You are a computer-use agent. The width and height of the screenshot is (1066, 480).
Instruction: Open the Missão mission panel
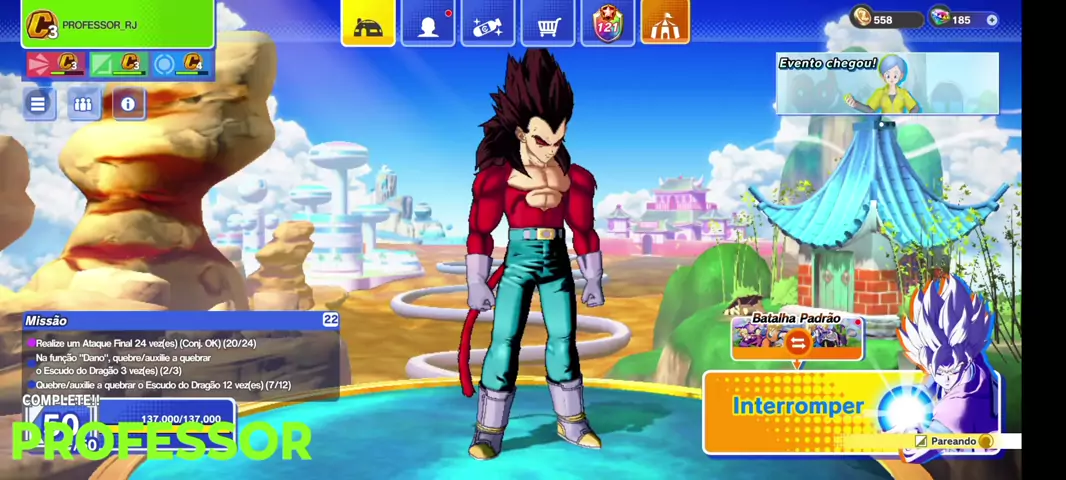coord(180,355)
